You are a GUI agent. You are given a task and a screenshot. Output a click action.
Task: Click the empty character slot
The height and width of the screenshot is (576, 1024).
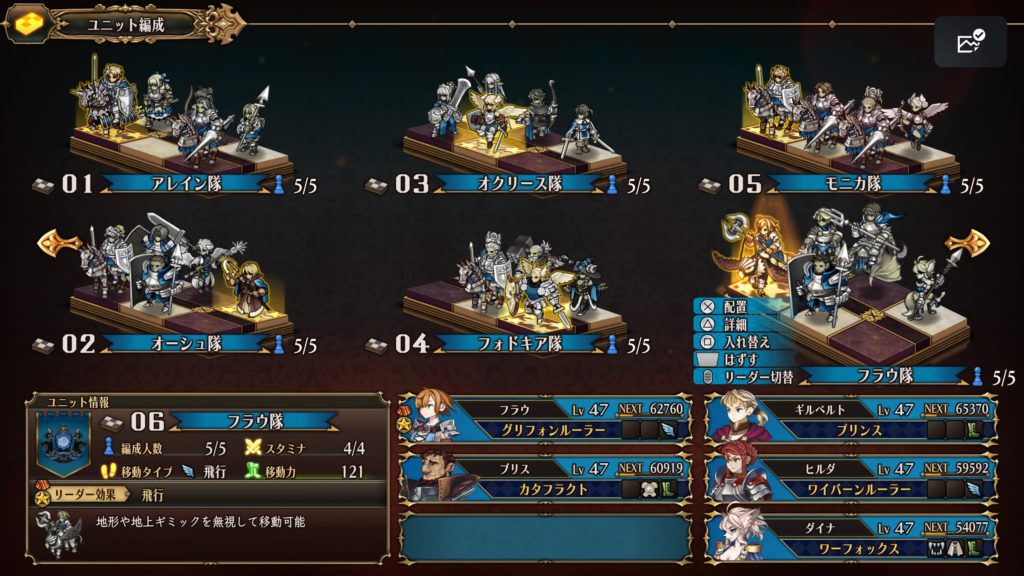545,537
